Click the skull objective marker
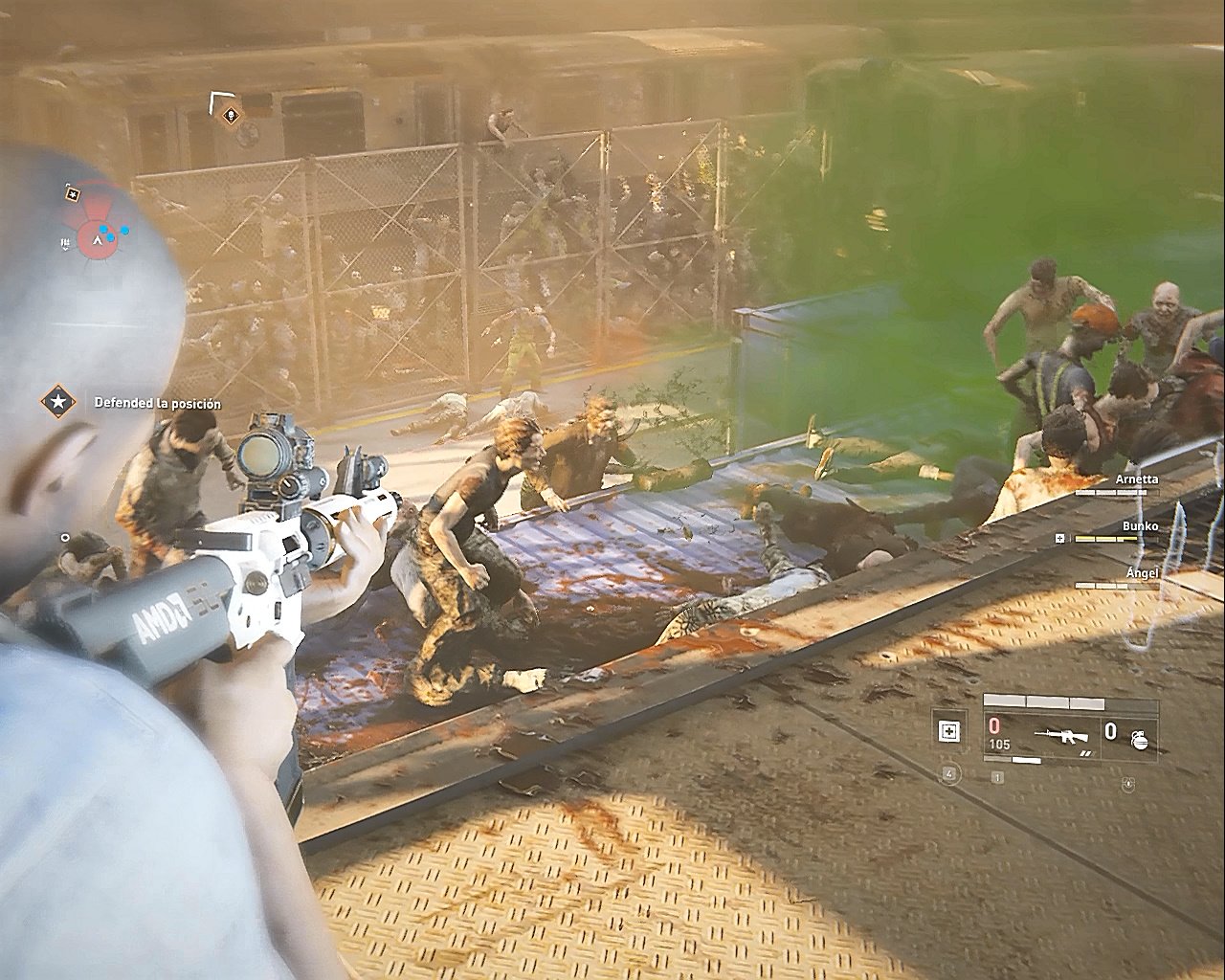Image resolution: width=1225 pixels, height=980 pixels. tap(230, 116)
